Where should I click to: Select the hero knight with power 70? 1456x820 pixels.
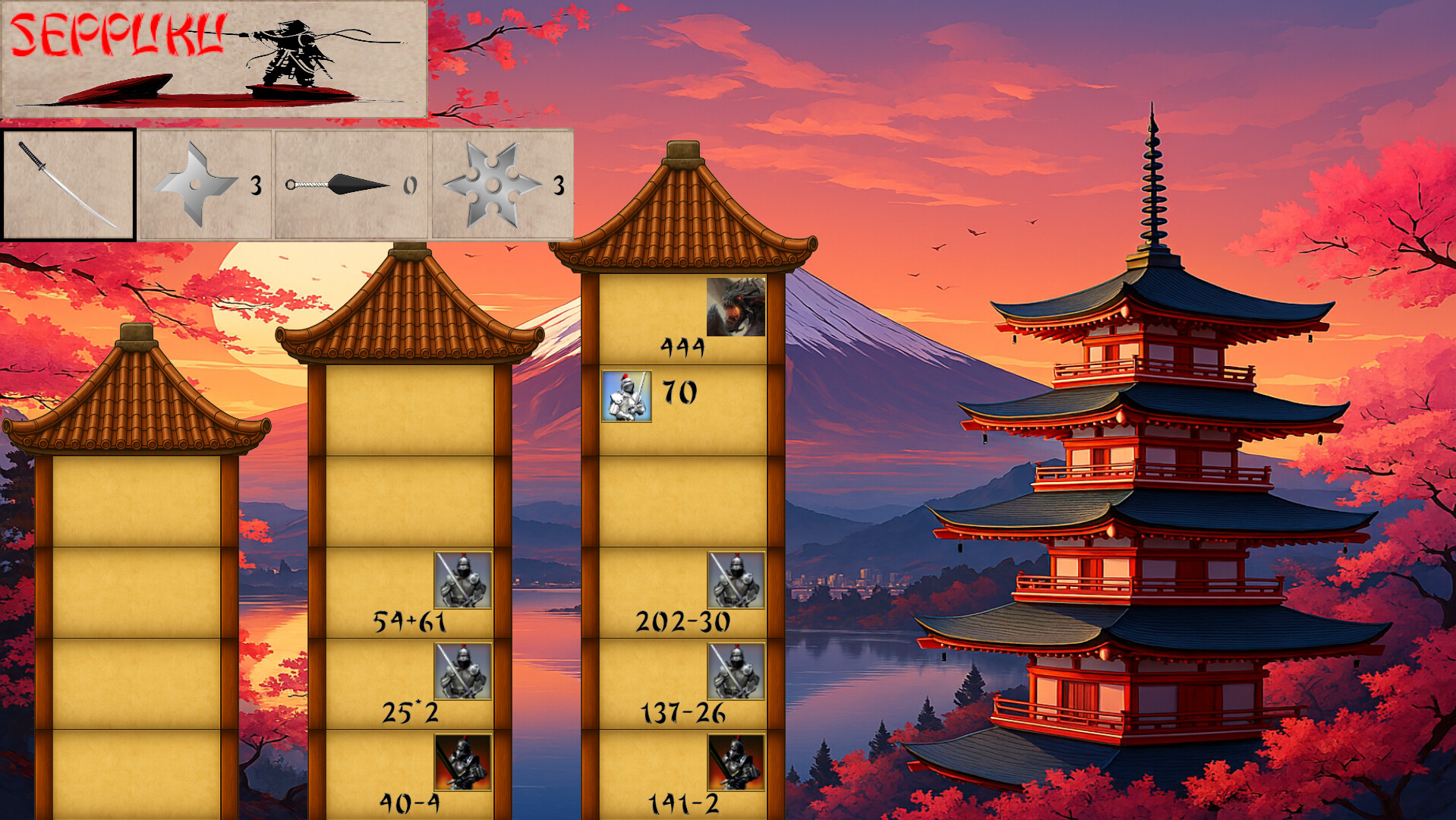coord(627,396)
